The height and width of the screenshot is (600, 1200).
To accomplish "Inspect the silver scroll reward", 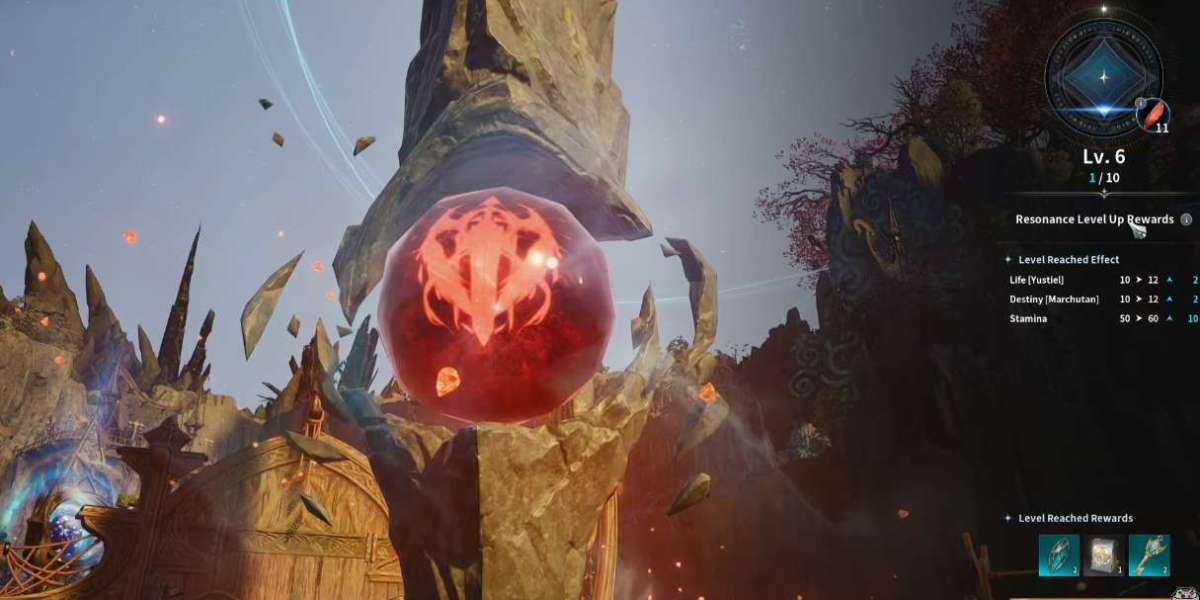I will 1103,554.
